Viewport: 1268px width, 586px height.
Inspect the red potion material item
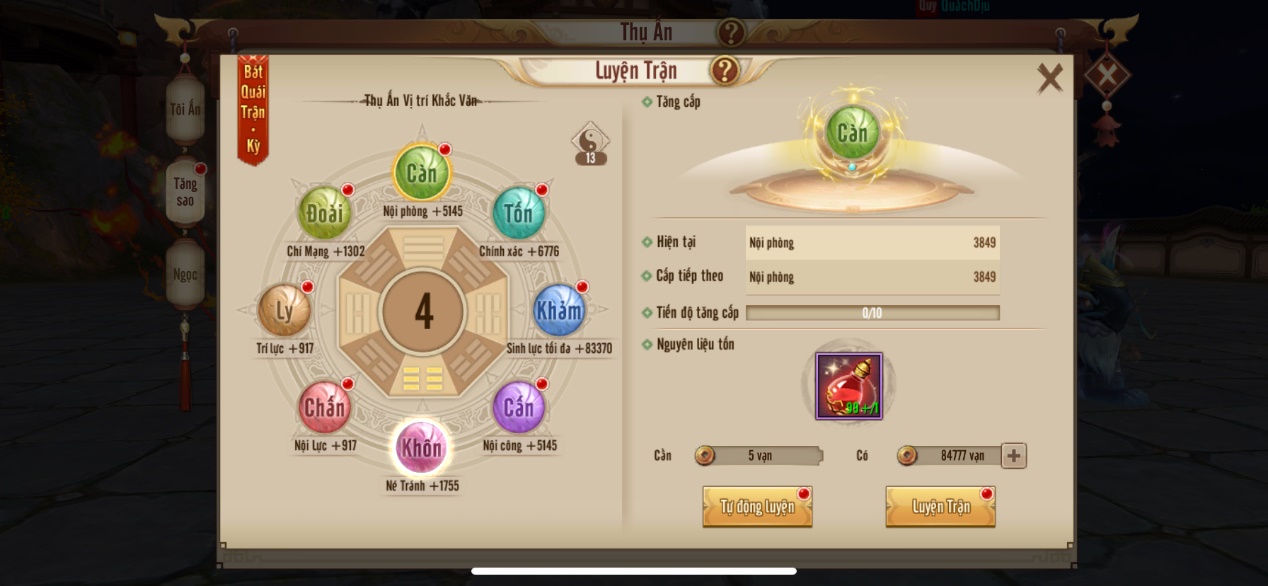coord(849,386)
